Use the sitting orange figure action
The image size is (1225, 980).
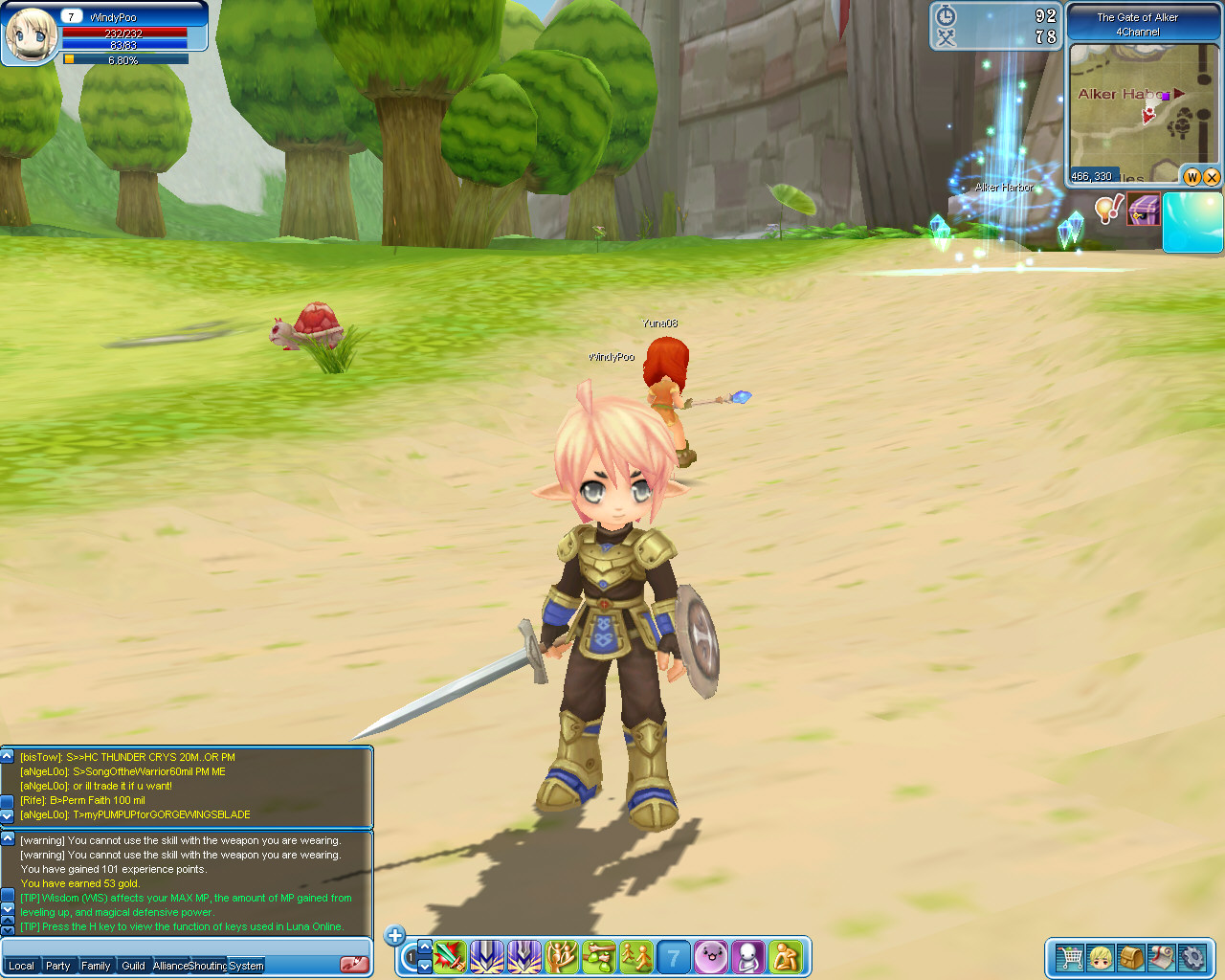coord(786,956)
